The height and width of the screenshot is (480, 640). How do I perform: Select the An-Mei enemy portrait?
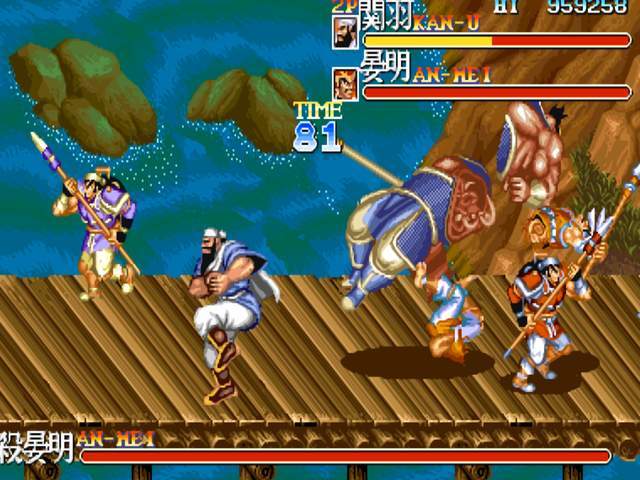coord(345,84)
